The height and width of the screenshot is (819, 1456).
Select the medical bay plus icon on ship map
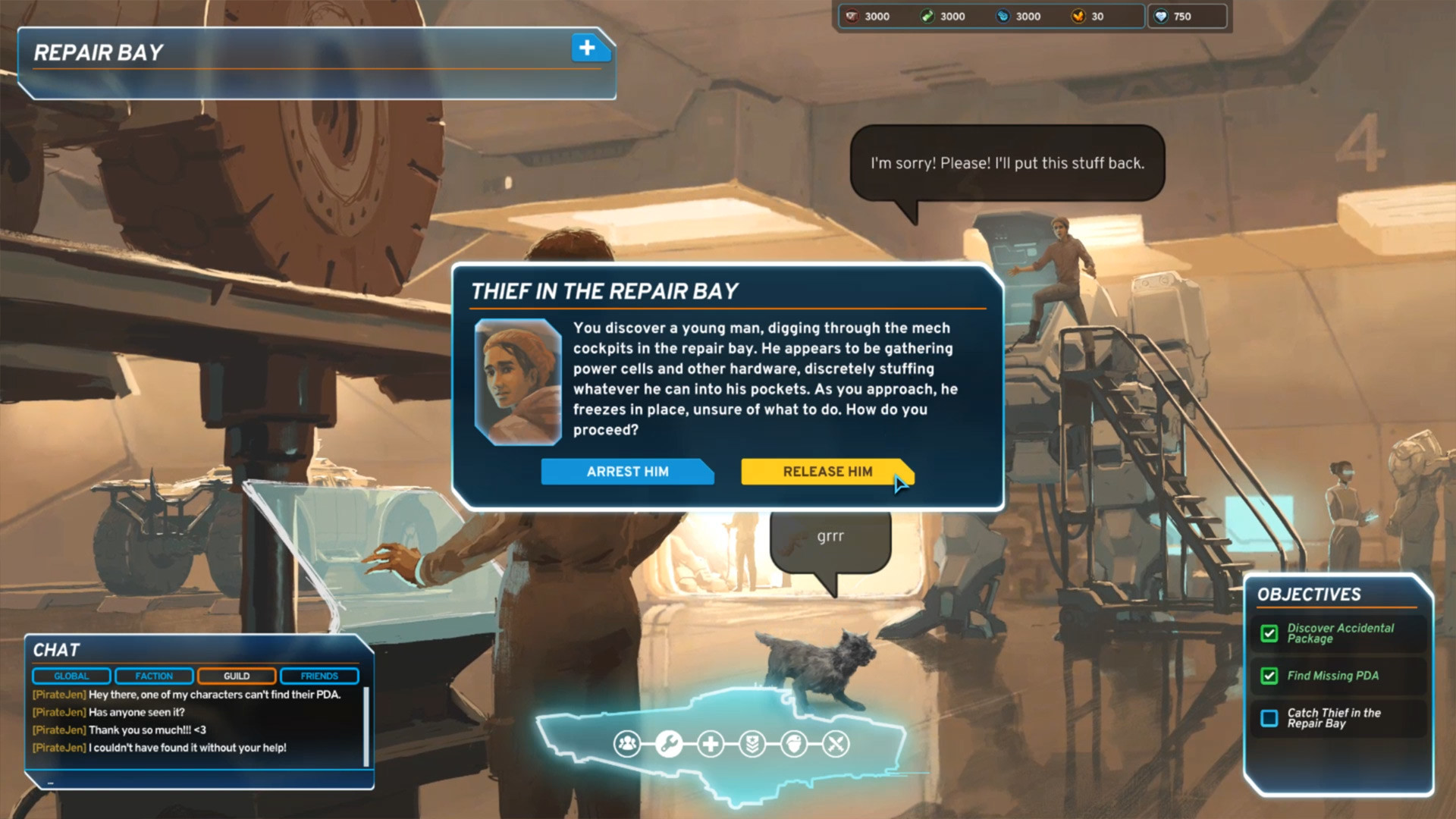pyautogui.click(x=709, y=743)
